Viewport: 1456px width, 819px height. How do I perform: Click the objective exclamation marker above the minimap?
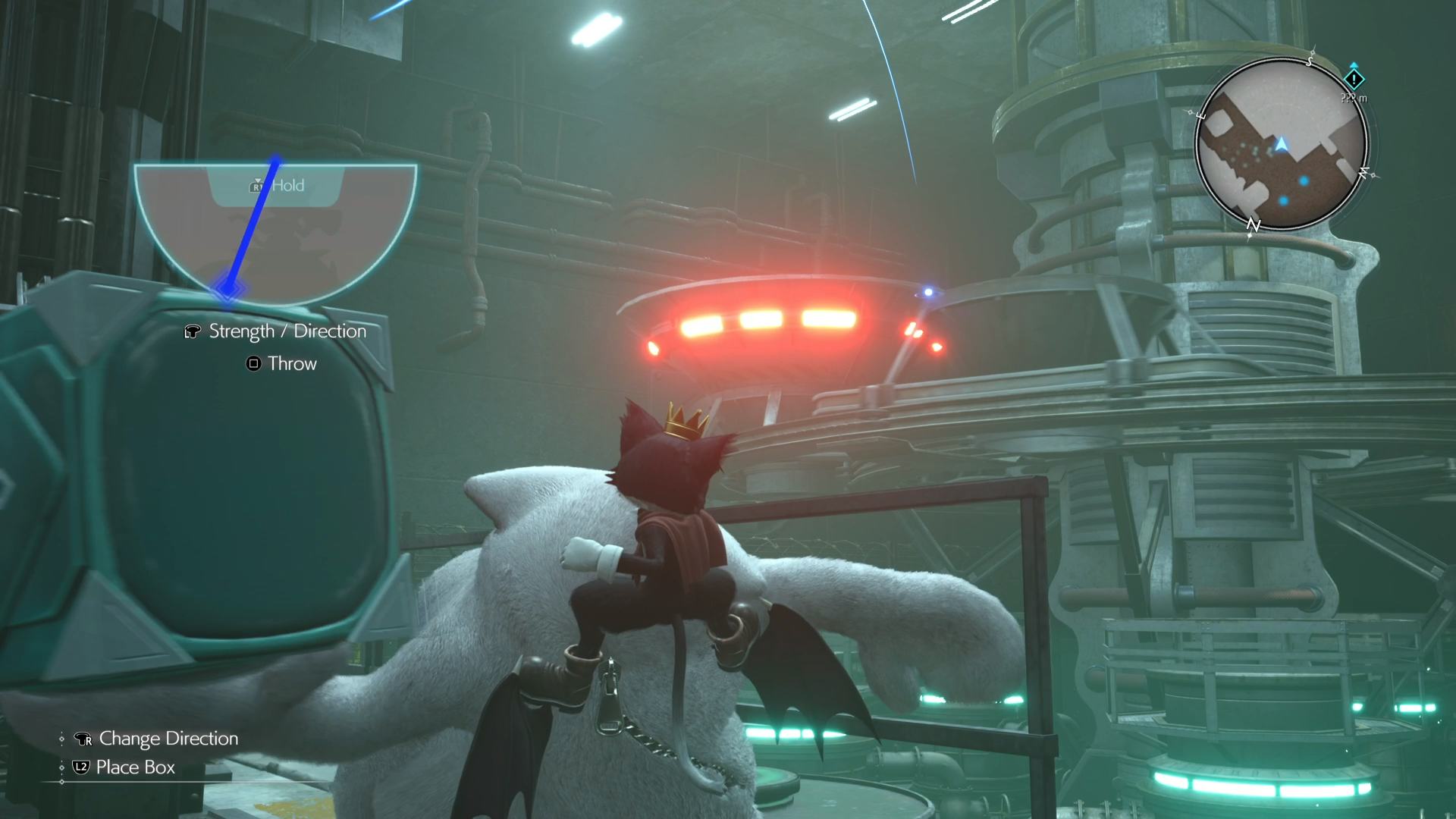coord(1354,80)
